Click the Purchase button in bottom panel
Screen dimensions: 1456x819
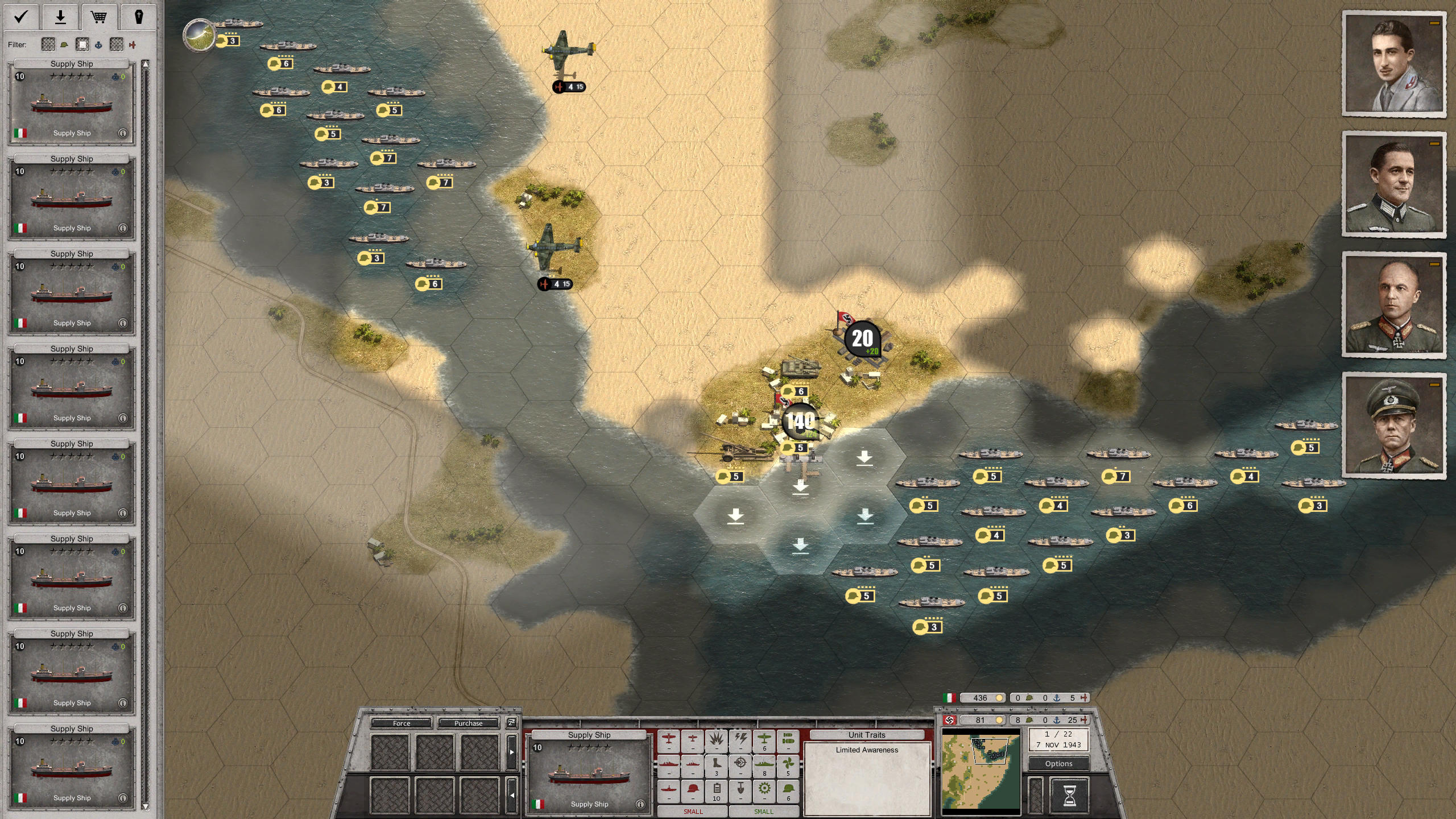point(469,723)
